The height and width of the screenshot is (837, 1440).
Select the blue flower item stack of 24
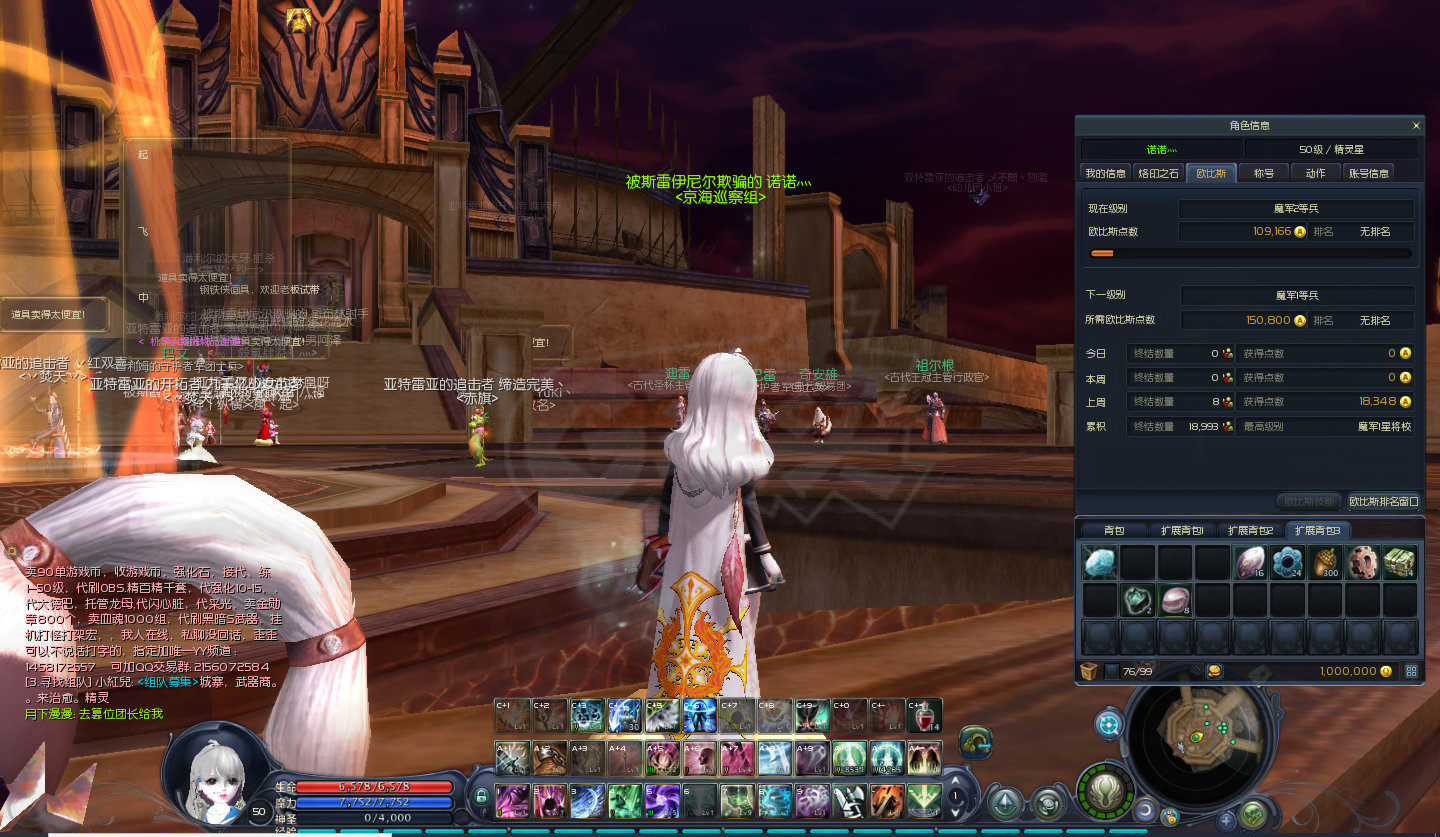[x=1287, y=562]
